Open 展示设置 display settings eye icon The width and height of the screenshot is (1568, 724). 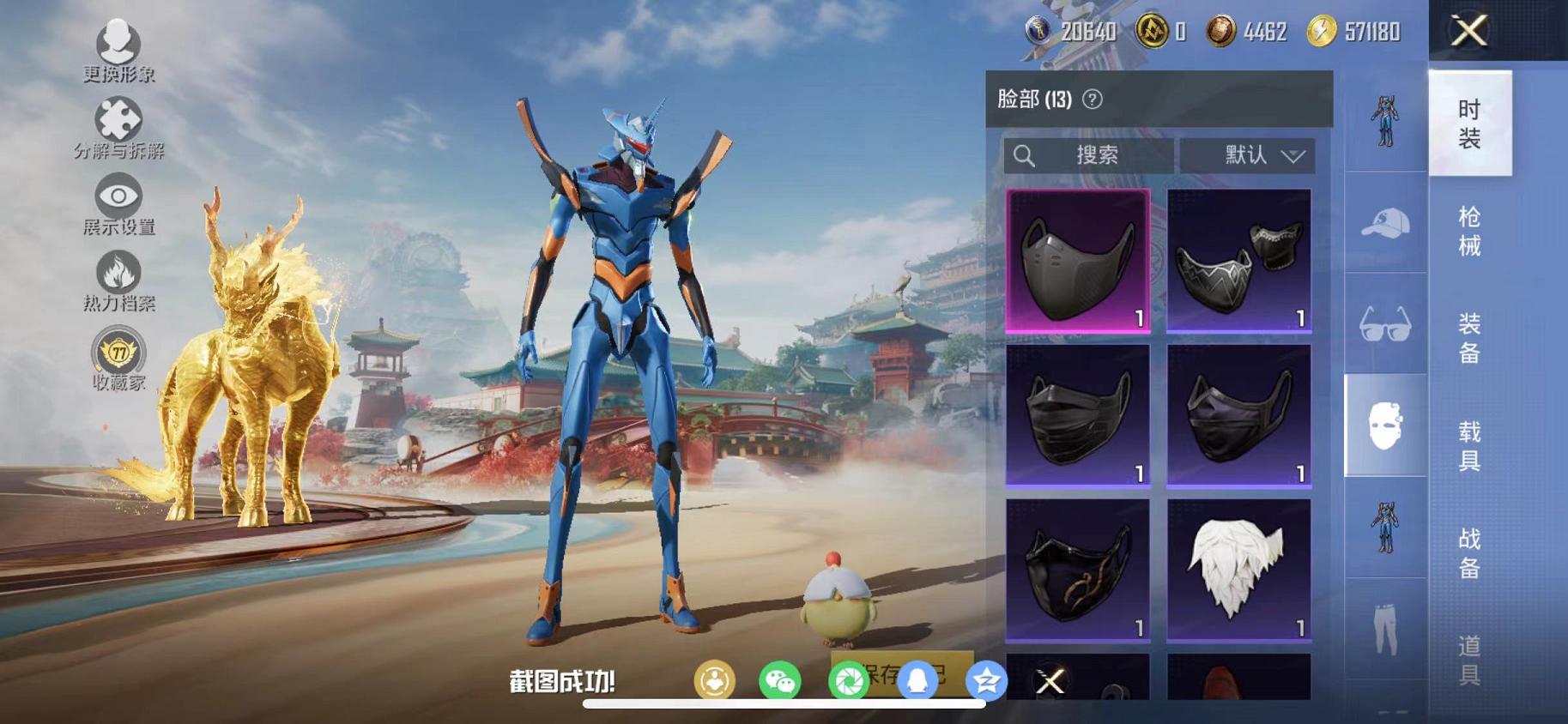pos(120,196)
